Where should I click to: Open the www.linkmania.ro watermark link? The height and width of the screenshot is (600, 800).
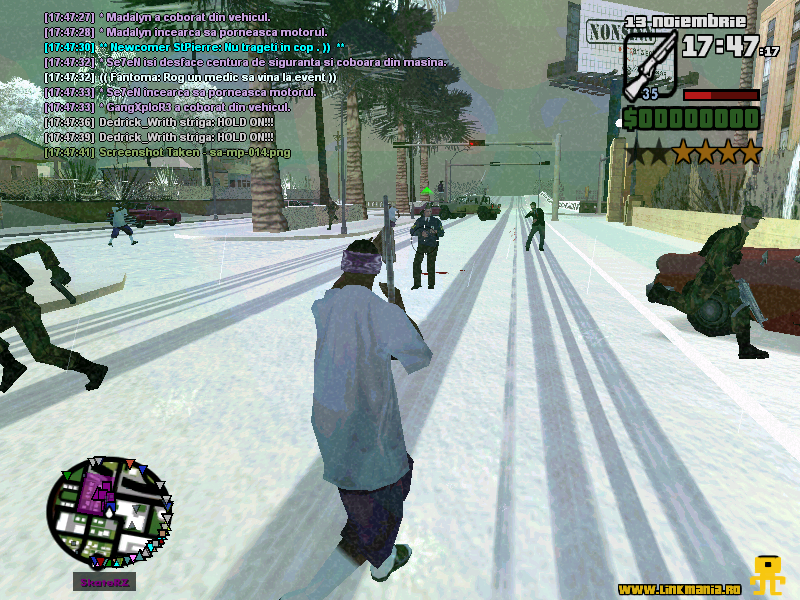680,588
